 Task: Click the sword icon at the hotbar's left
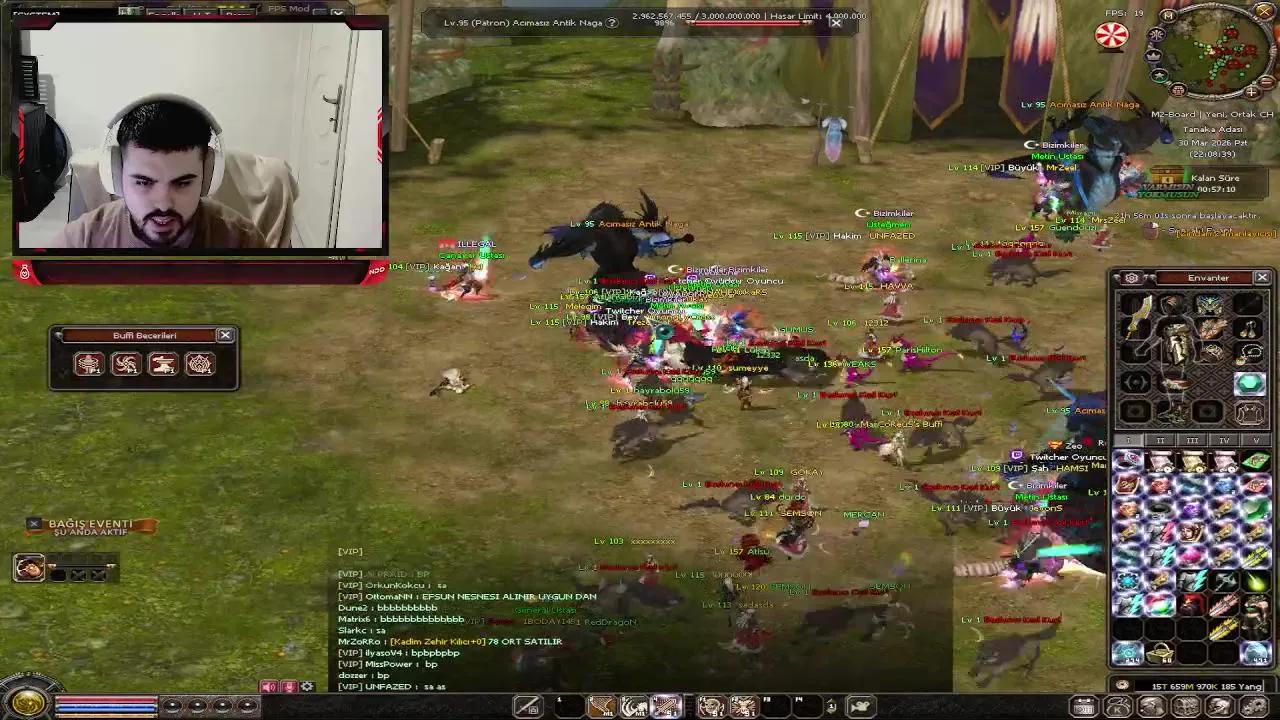pos(528,706)
